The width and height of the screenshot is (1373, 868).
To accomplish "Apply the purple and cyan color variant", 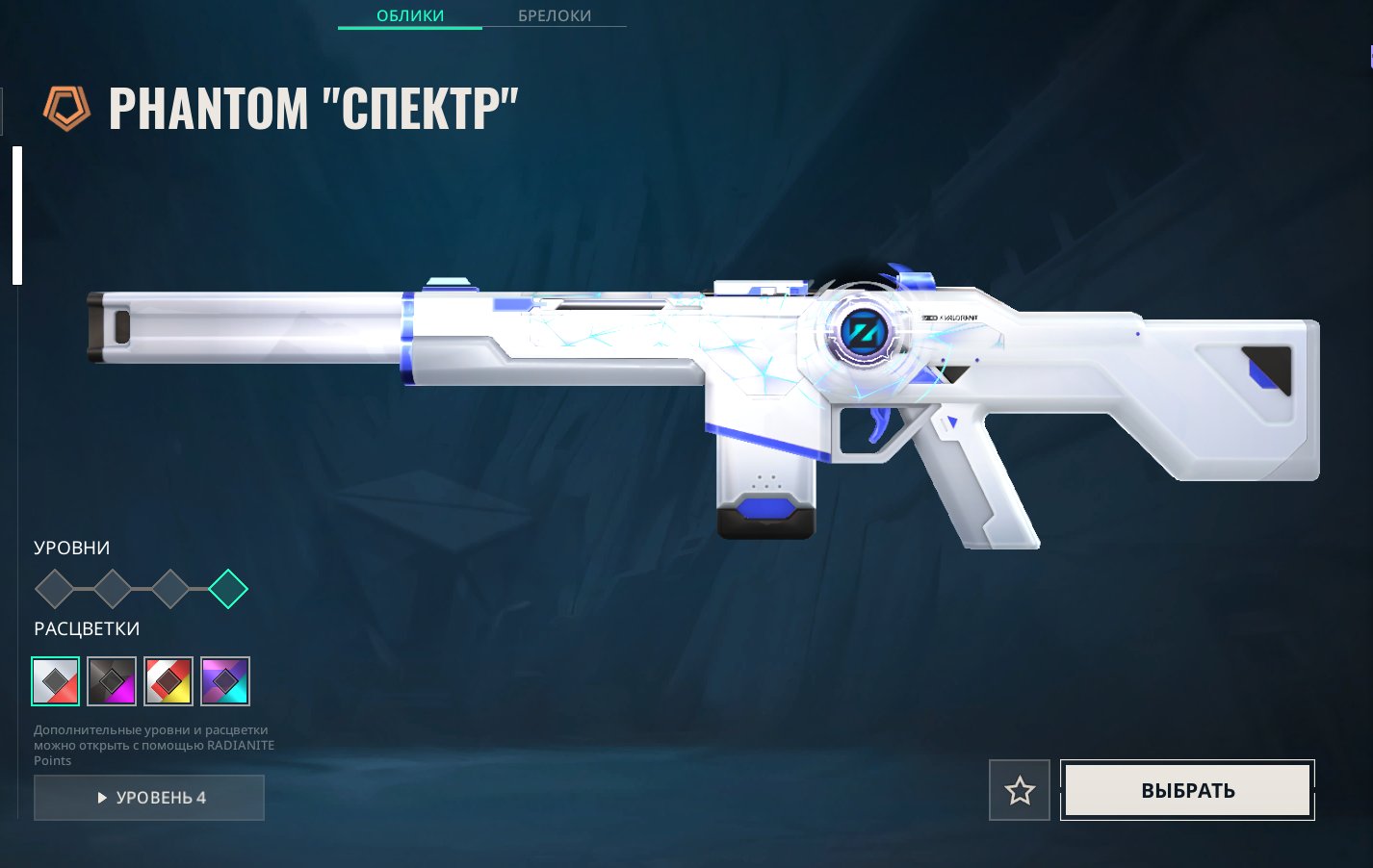I will pyautogui.click(x=225, y=681).
